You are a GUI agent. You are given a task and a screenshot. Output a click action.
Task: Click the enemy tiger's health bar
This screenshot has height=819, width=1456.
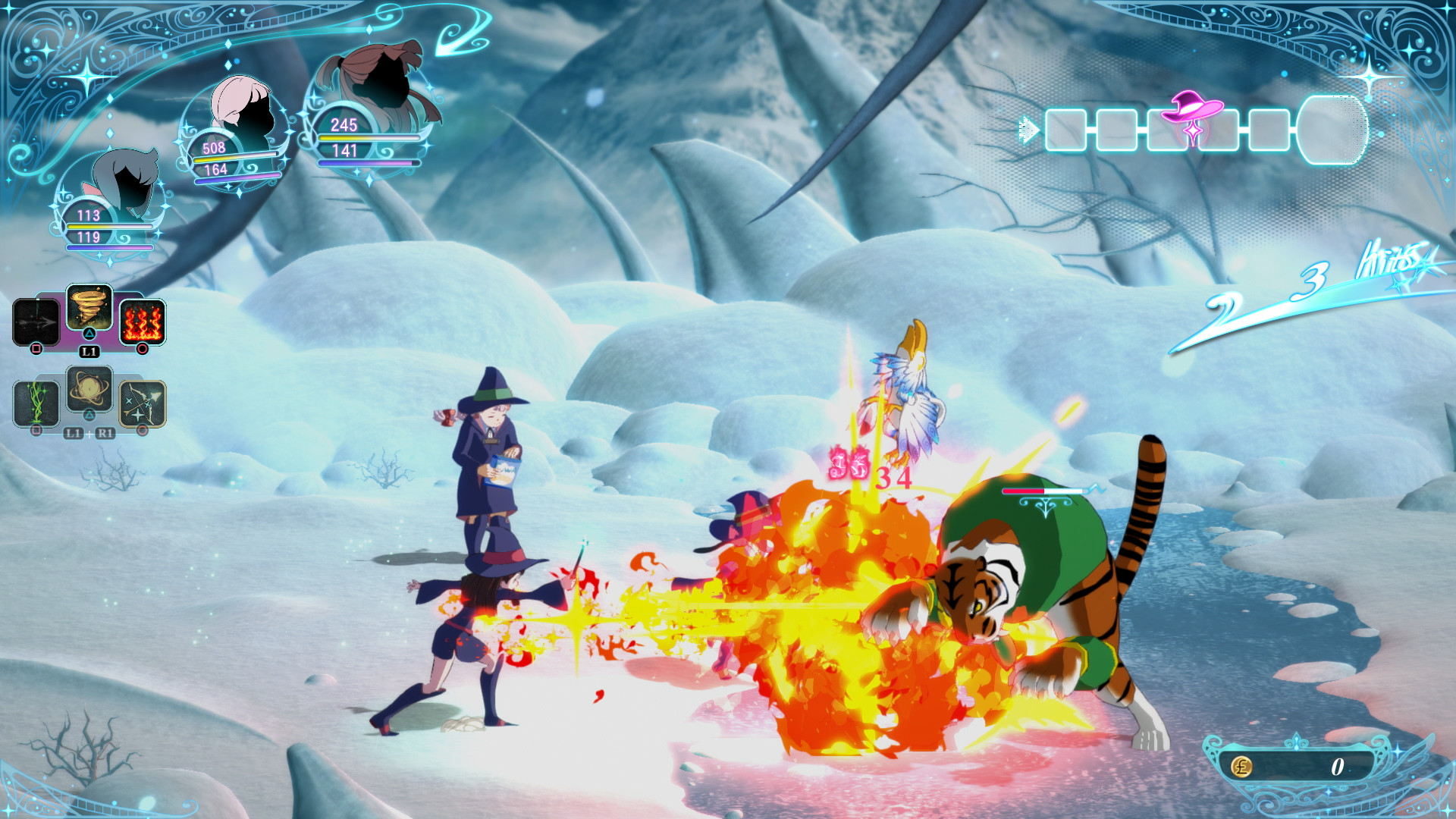click(1043, 491)
